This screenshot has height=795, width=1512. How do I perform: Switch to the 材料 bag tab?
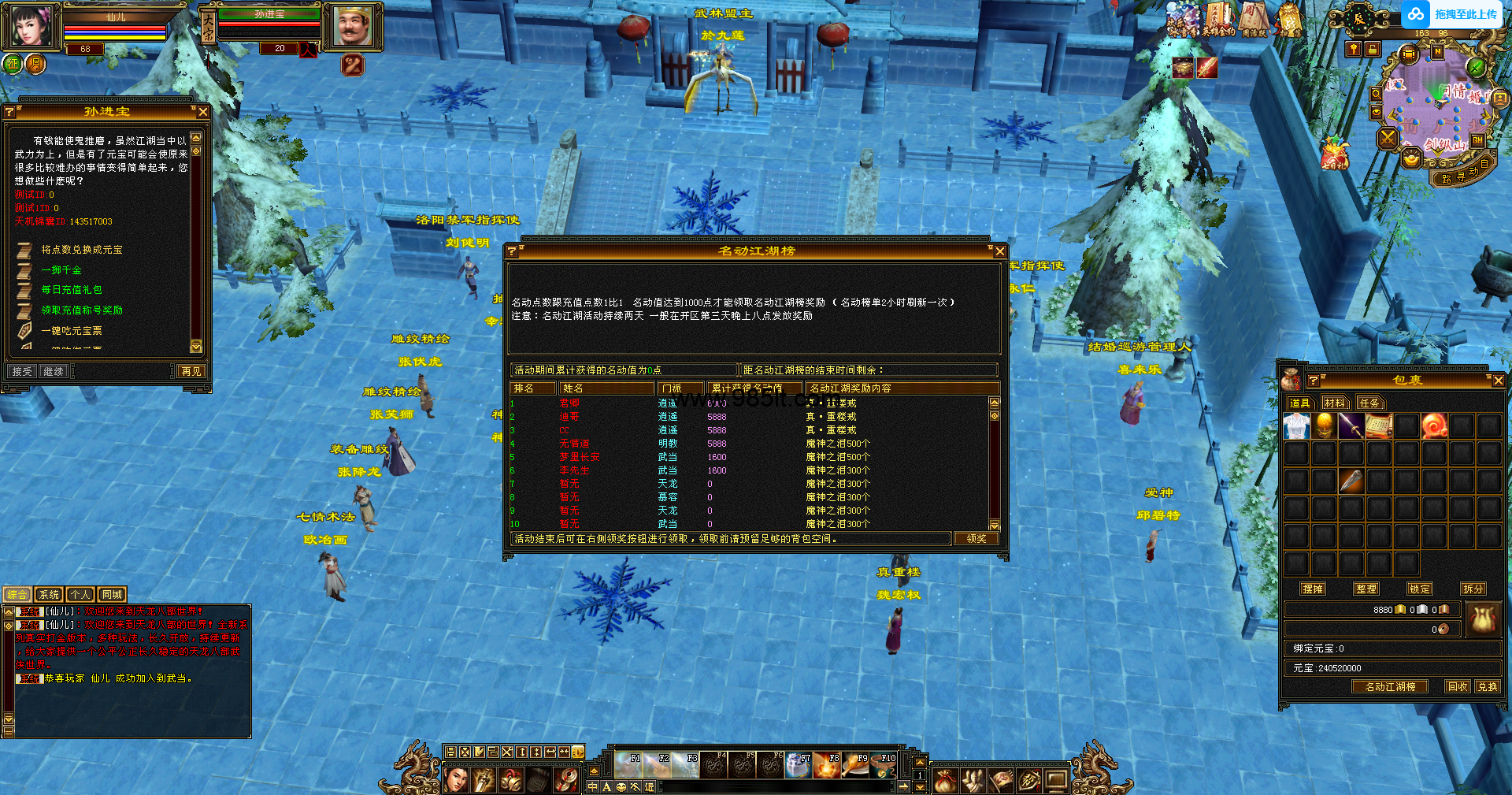(1334, 403)
